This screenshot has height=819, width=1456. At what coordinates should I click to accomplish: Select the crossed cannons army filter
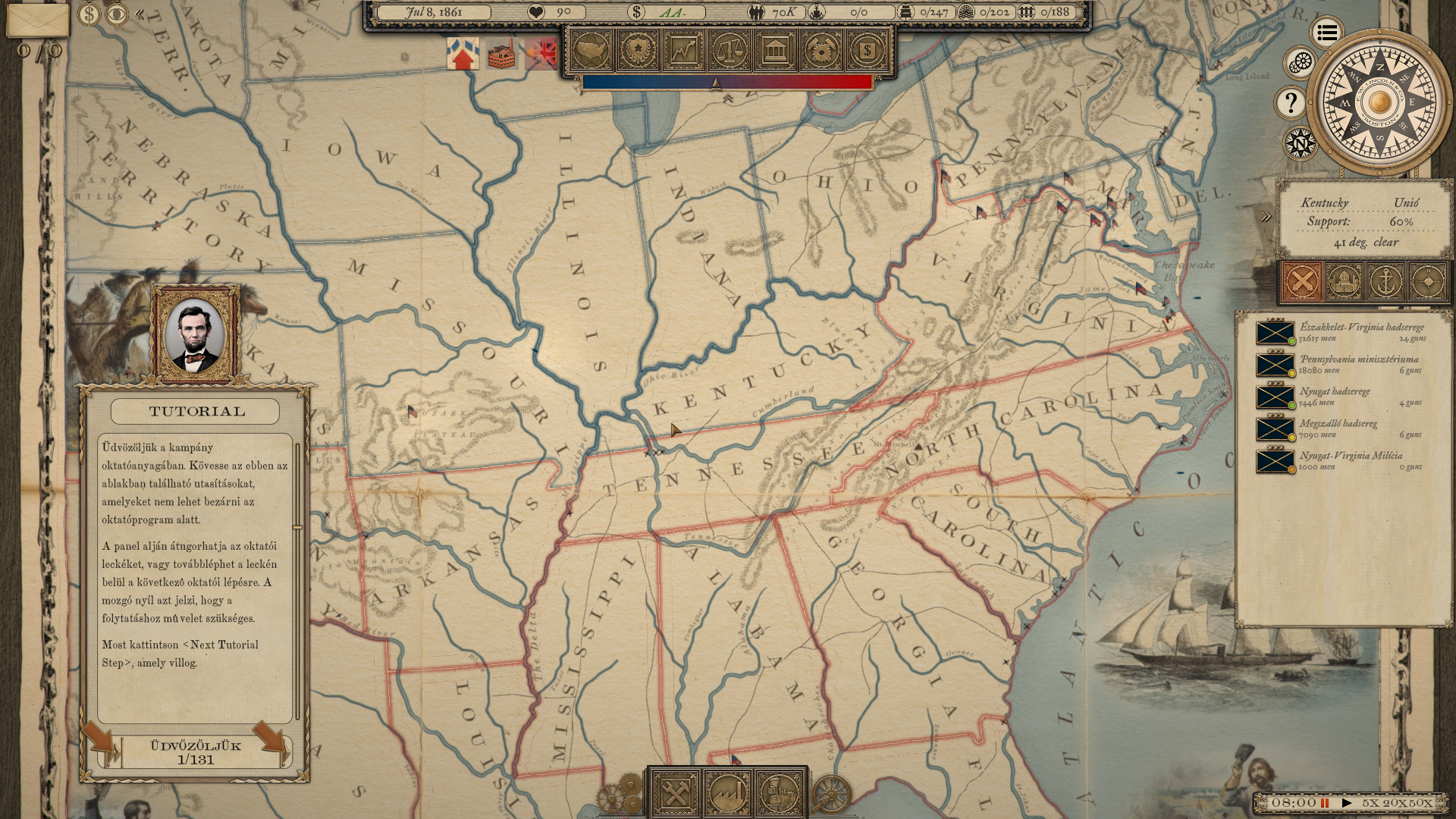click(1302, 282)
